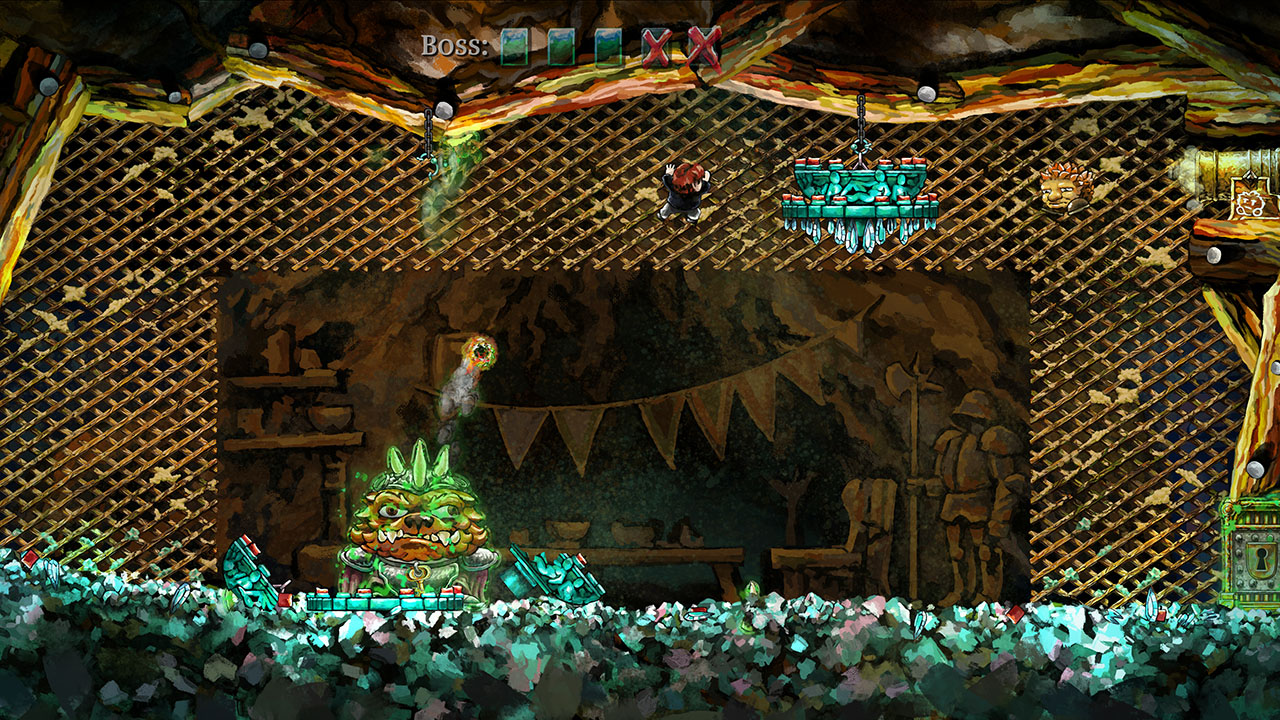Viewport: 1280px width, 720px height.
Task: Select the middle green boss health square
Action: (562, 44)
